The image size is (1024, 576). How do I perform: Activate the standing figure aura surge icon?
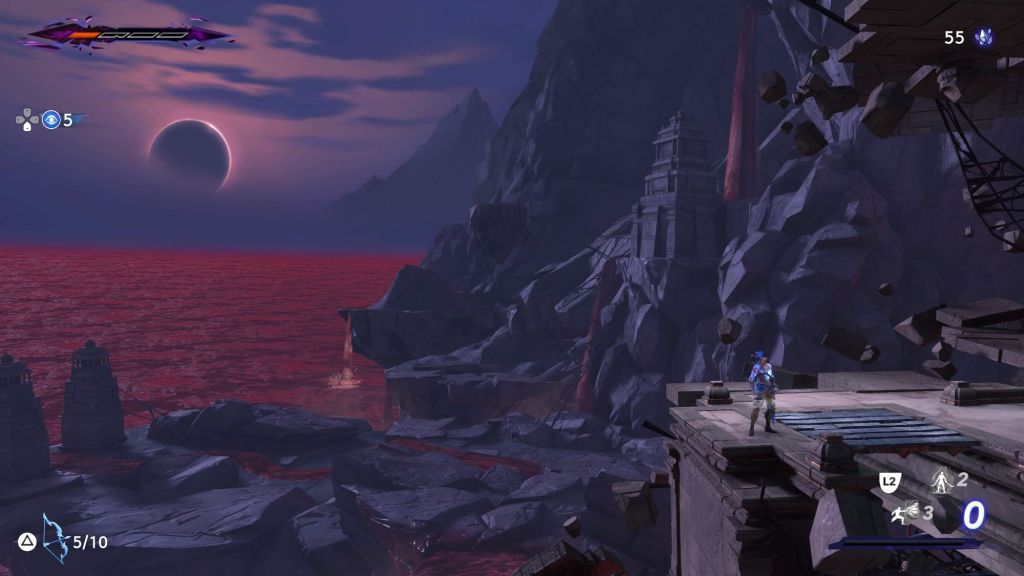point(940,480)
